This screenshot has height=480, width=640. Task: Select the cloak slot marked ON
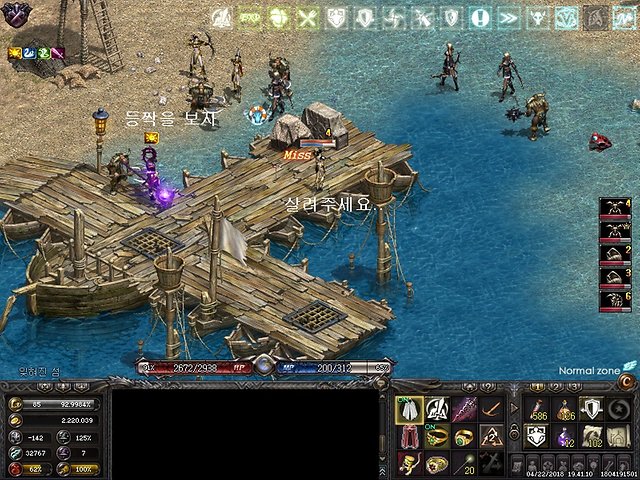tap(410, 410)
